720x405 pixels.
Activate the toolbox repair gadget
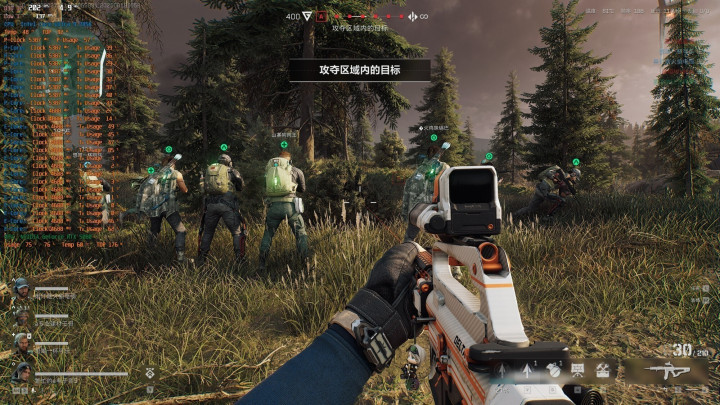tap(603, 369)
